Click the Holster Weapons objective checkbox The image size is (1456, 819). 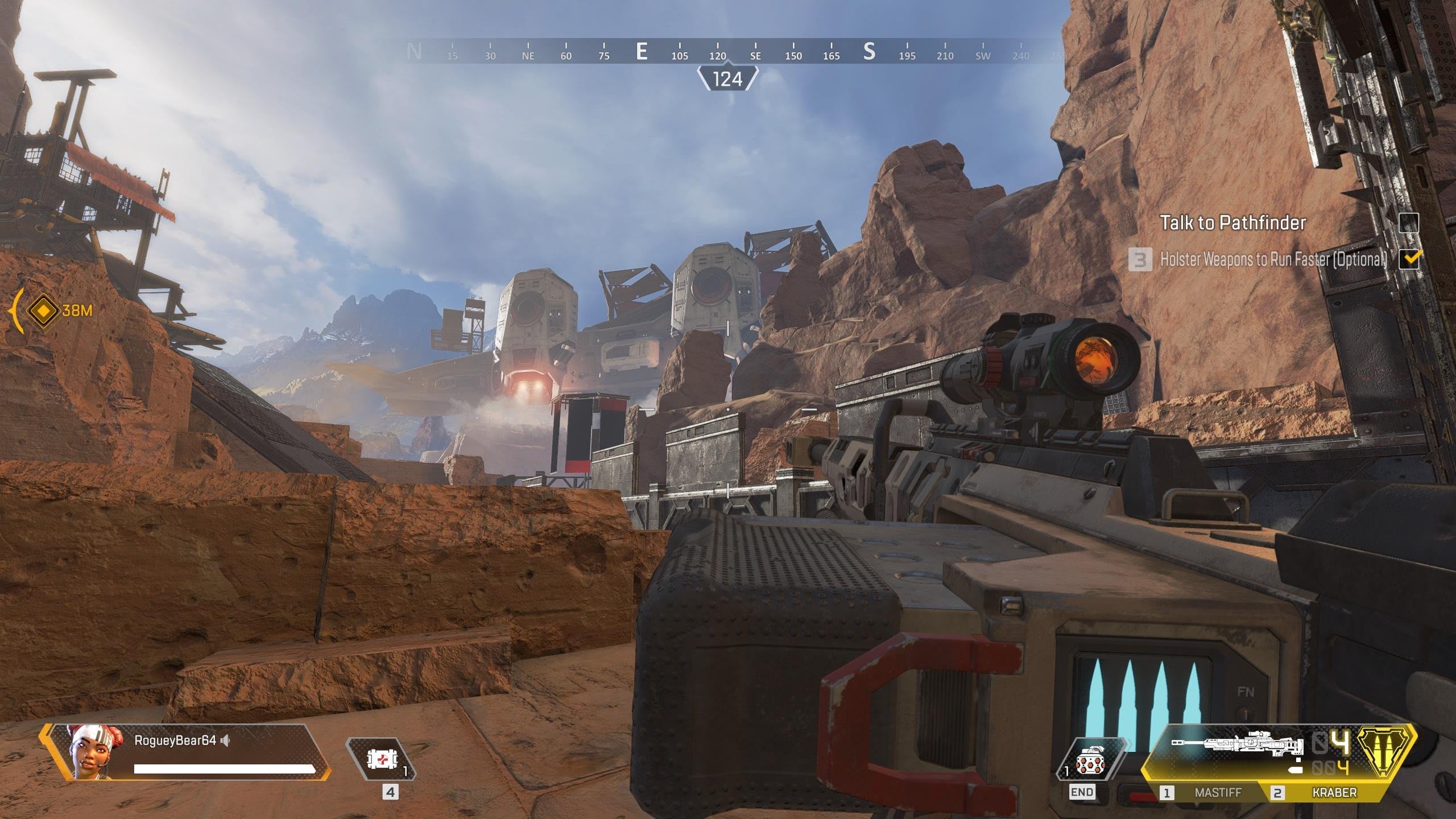tap(1408, 259)
